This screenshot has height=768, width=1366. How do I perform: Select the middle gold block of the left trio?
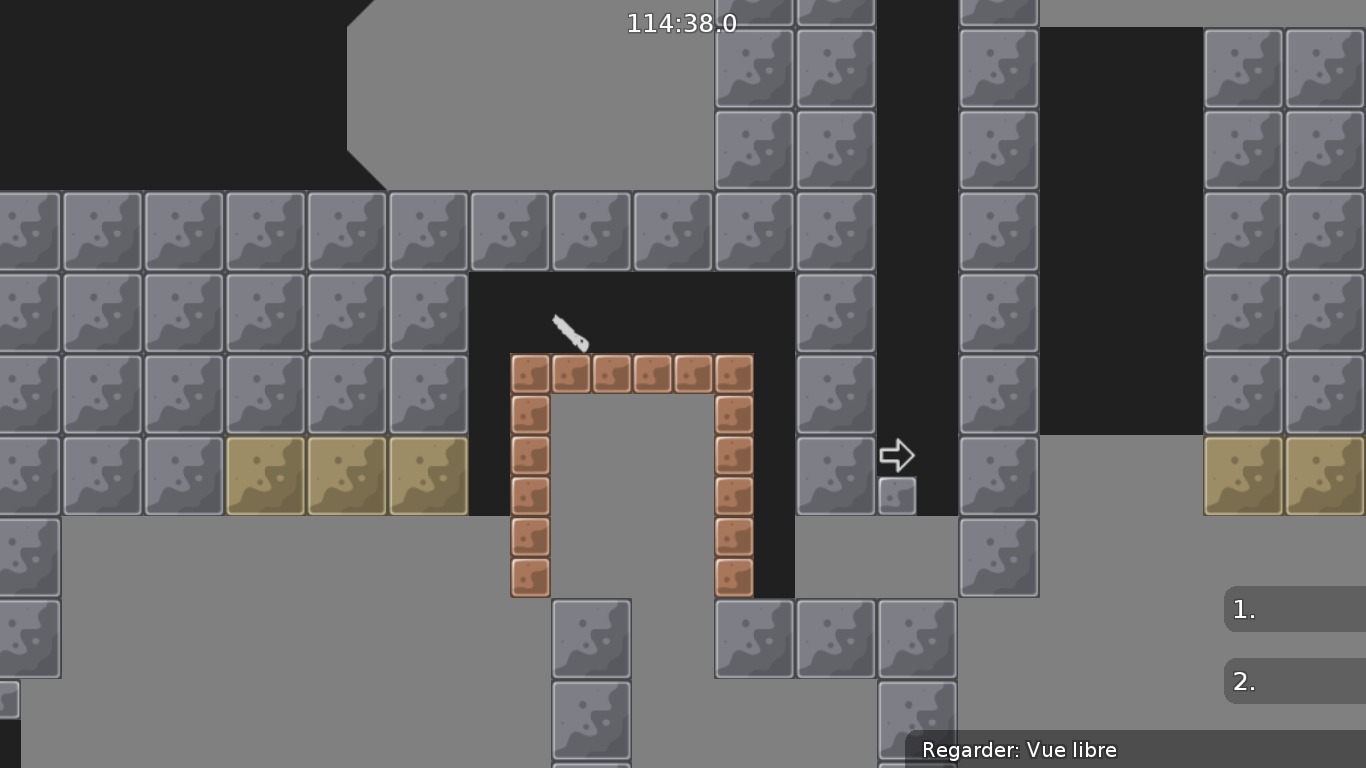pyautogui.click(x=347, y=477)
